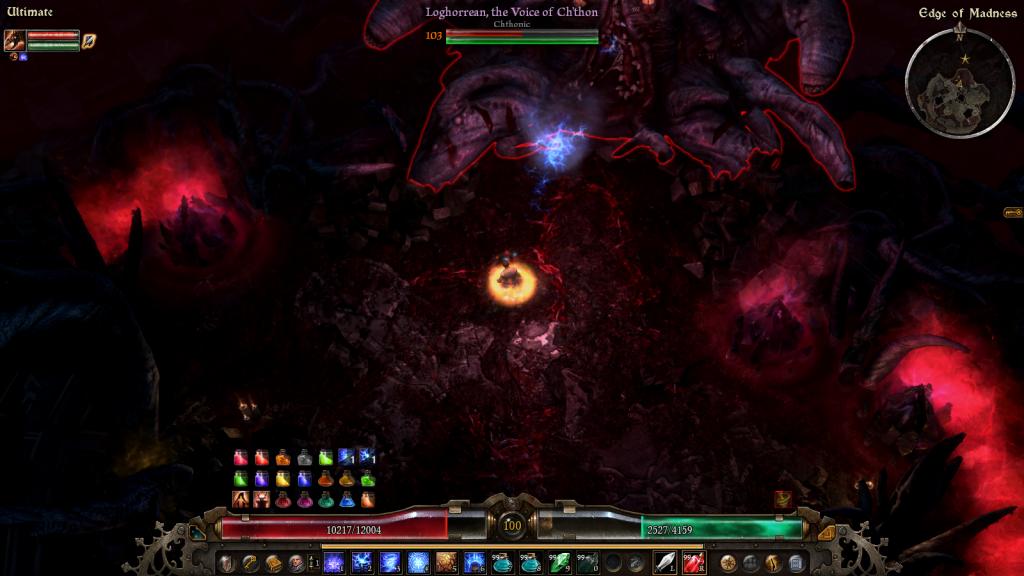Click the red banner icon above the energy bar
The width and height of the screenshot is (1024, 576).
coord(783,499)
